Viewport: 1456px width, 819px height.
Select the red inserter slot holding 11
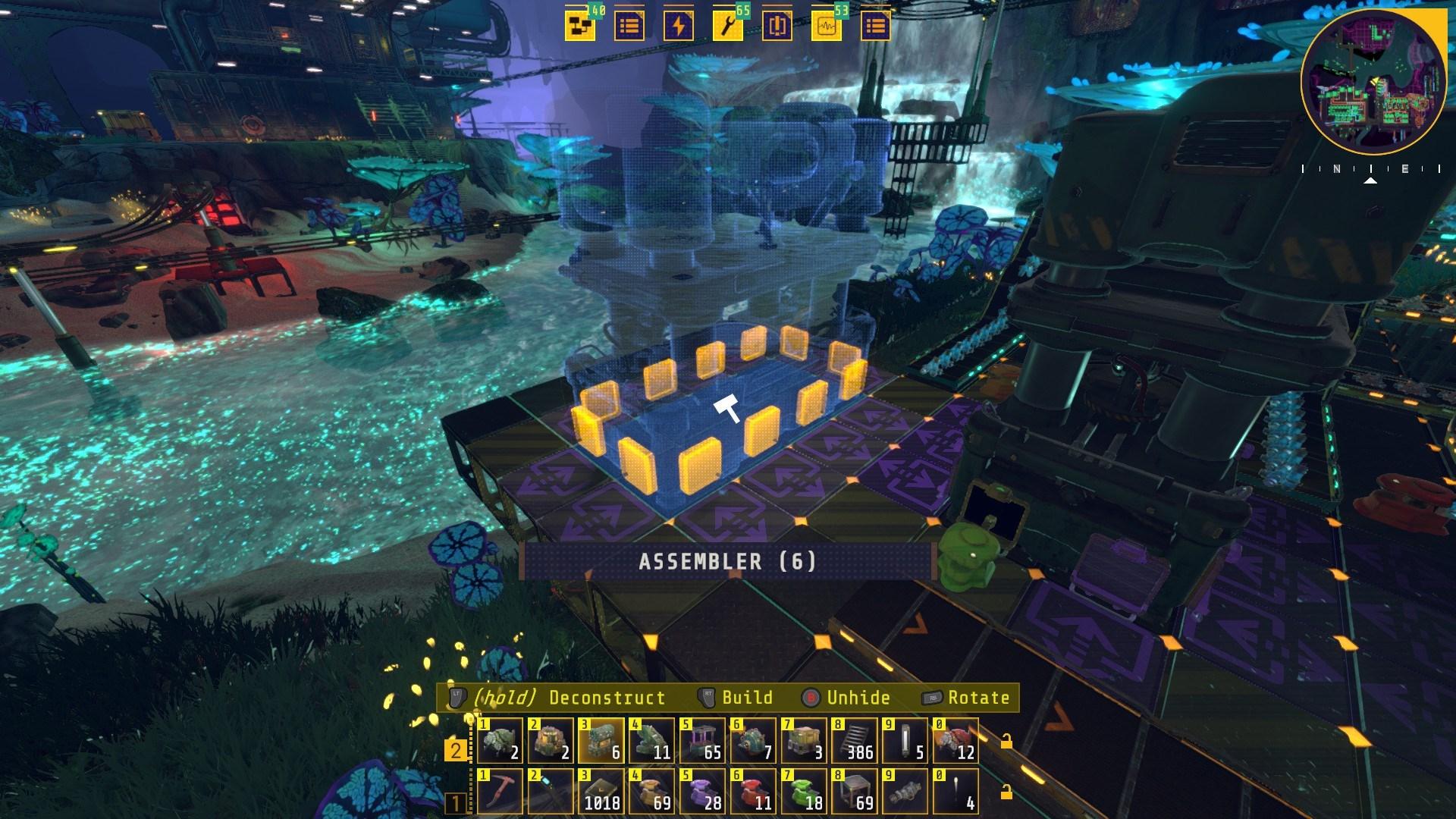(x=753, y=791)
